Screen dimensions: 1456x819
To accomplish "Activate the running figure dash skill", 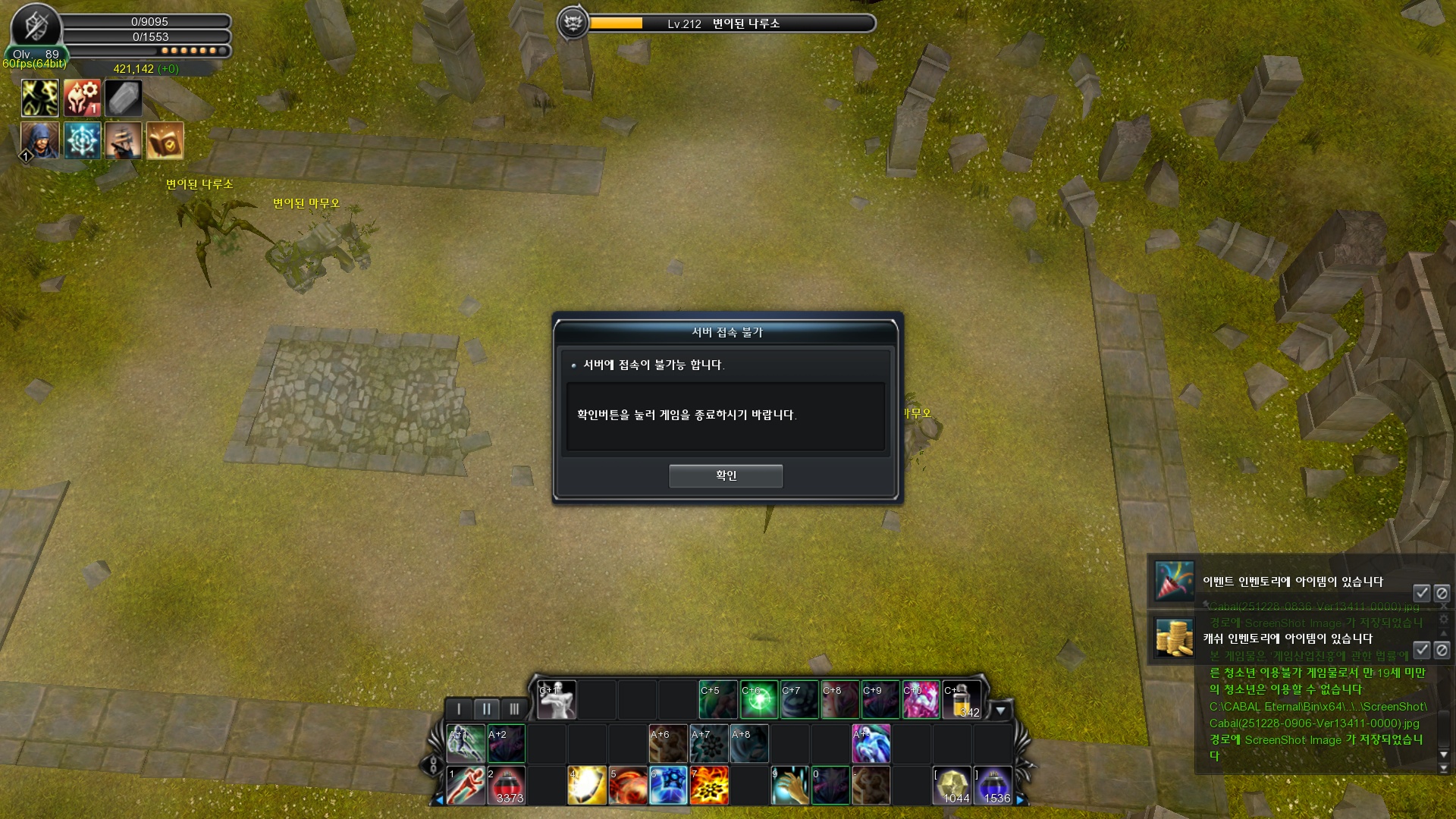I will 466,785.
